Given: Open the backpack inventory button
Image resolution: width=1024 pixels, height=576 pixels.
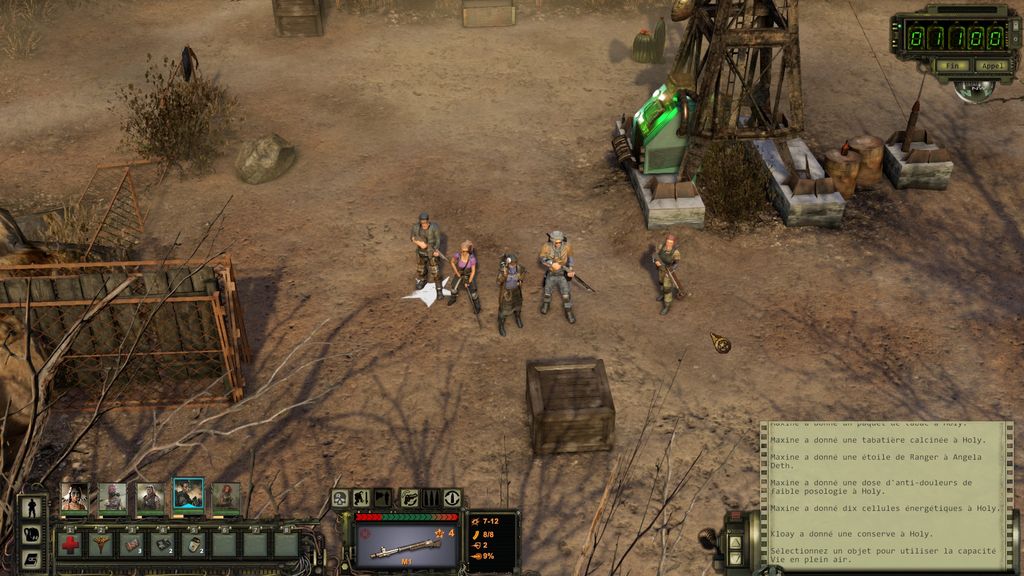Looking at the screenshot, I should click(31, 534).
